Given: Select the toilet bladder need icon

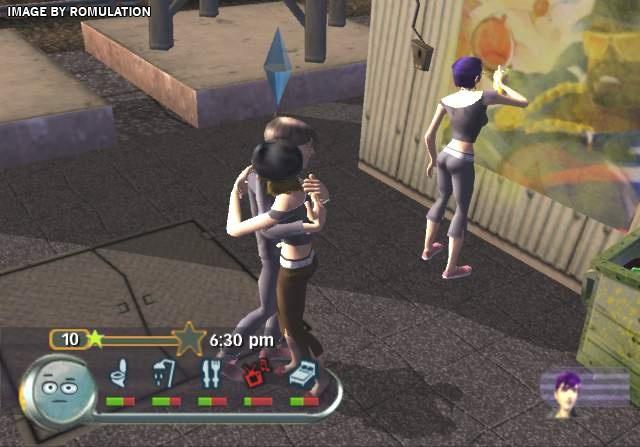Looking at the screenshot, I should click(x=120, y=374).
